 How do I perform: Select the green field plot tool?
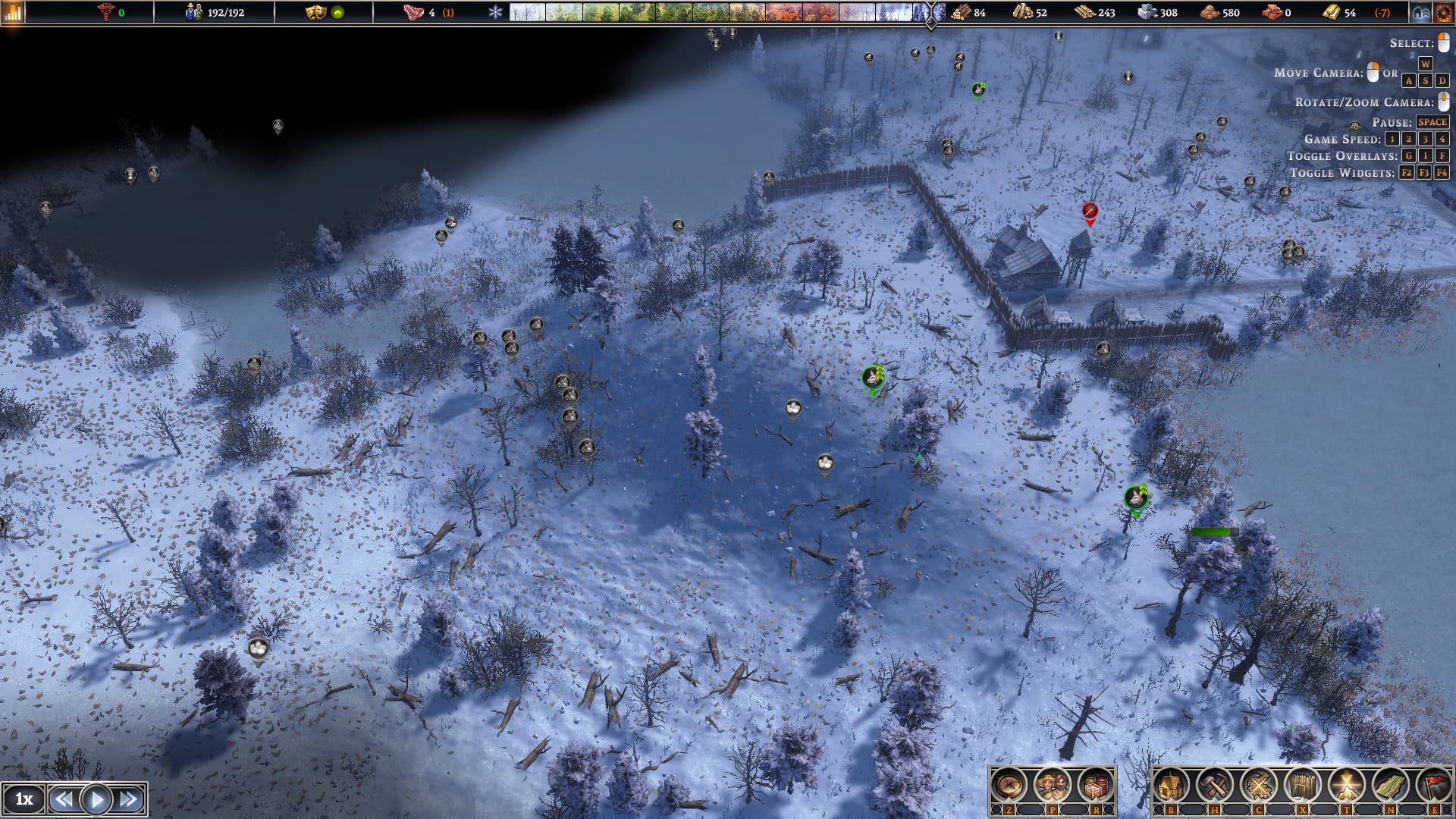pyautogui.click(x=1389, y=786)
